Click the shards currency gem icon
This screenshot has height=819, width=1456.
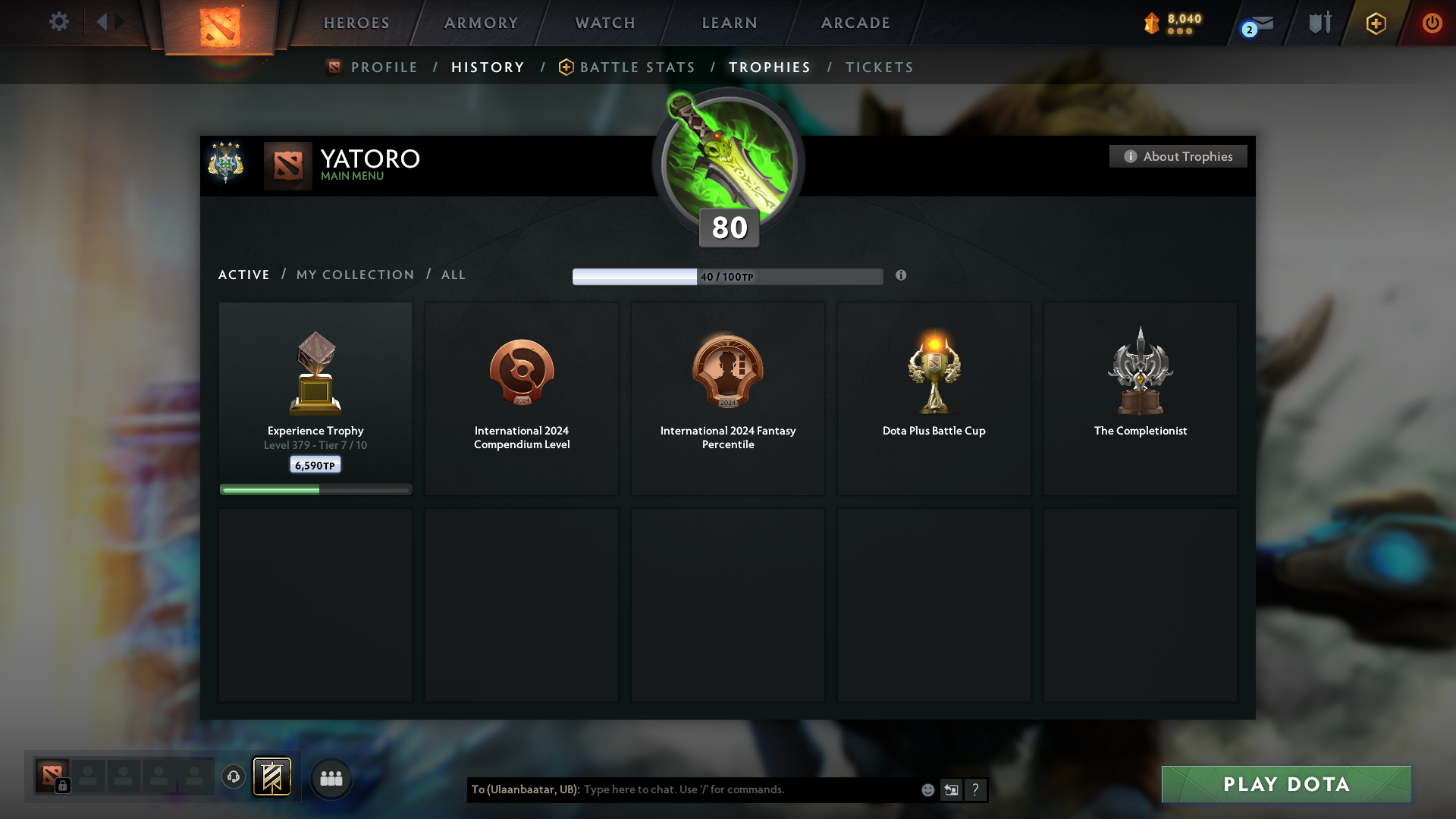pos(1151,24)
